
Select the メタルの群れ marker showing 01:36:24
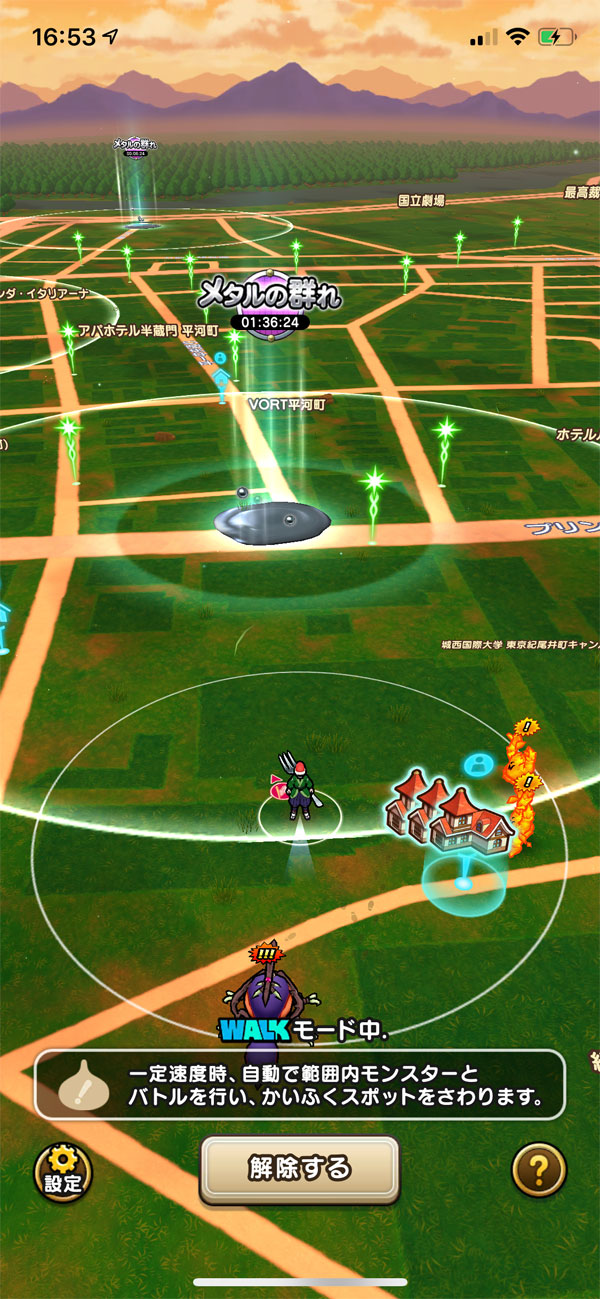(x=269, y=302)
